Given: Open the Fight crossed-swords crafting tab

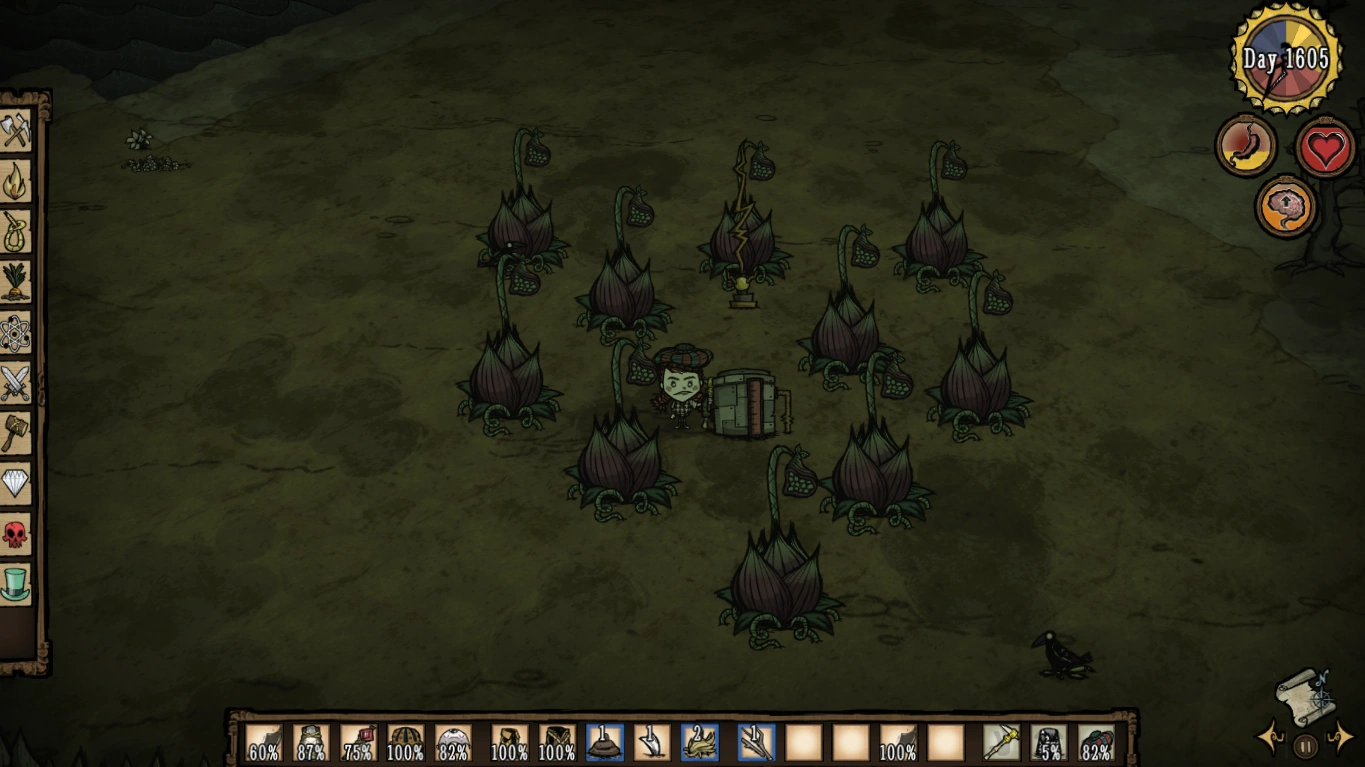Looking at the screenshot, I should pyautogui.click(x=16, y=382).
